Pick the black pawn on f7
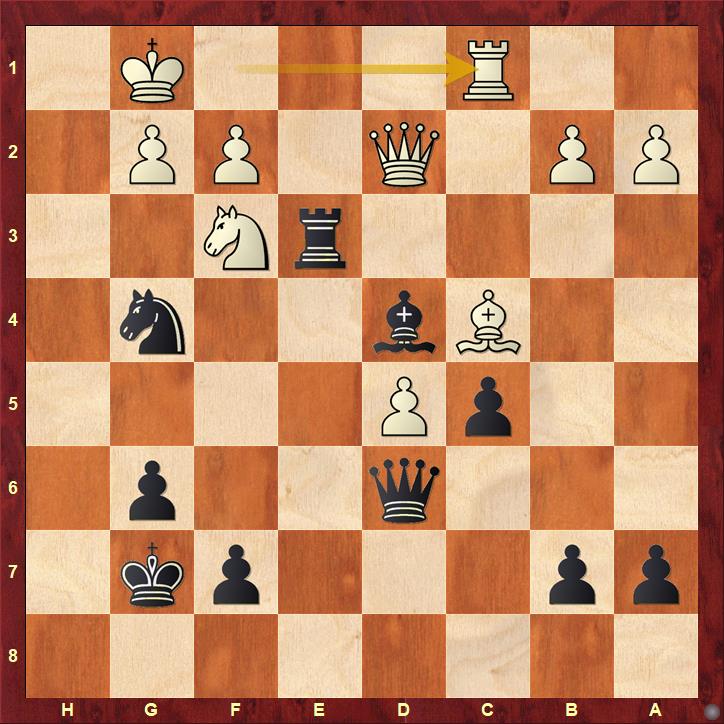 [x=236, y=575]
